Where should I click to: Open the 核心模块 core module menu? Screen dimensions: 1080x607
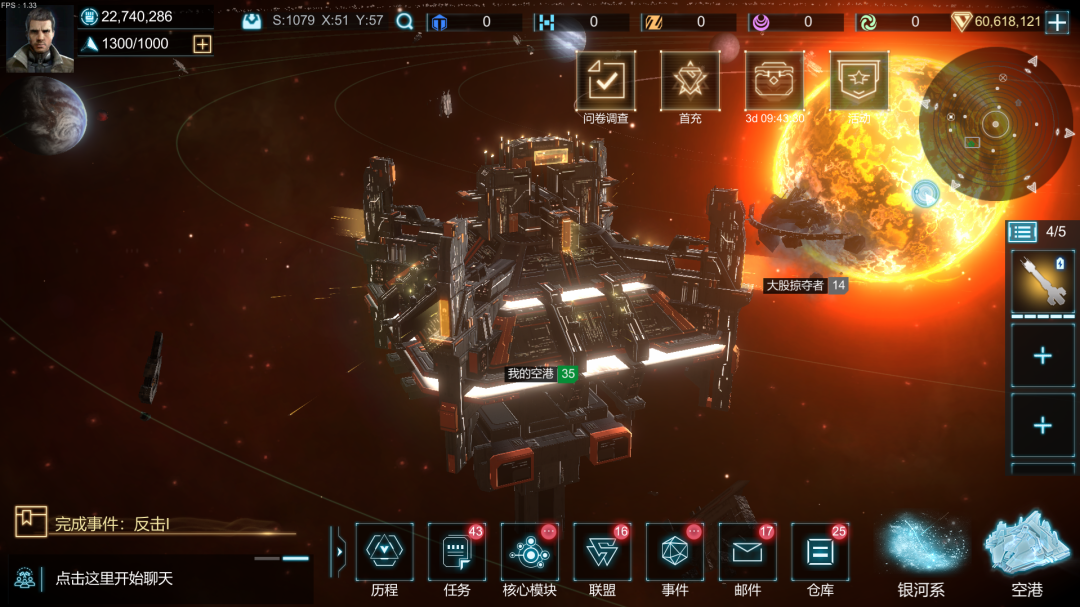click(529, 553)
